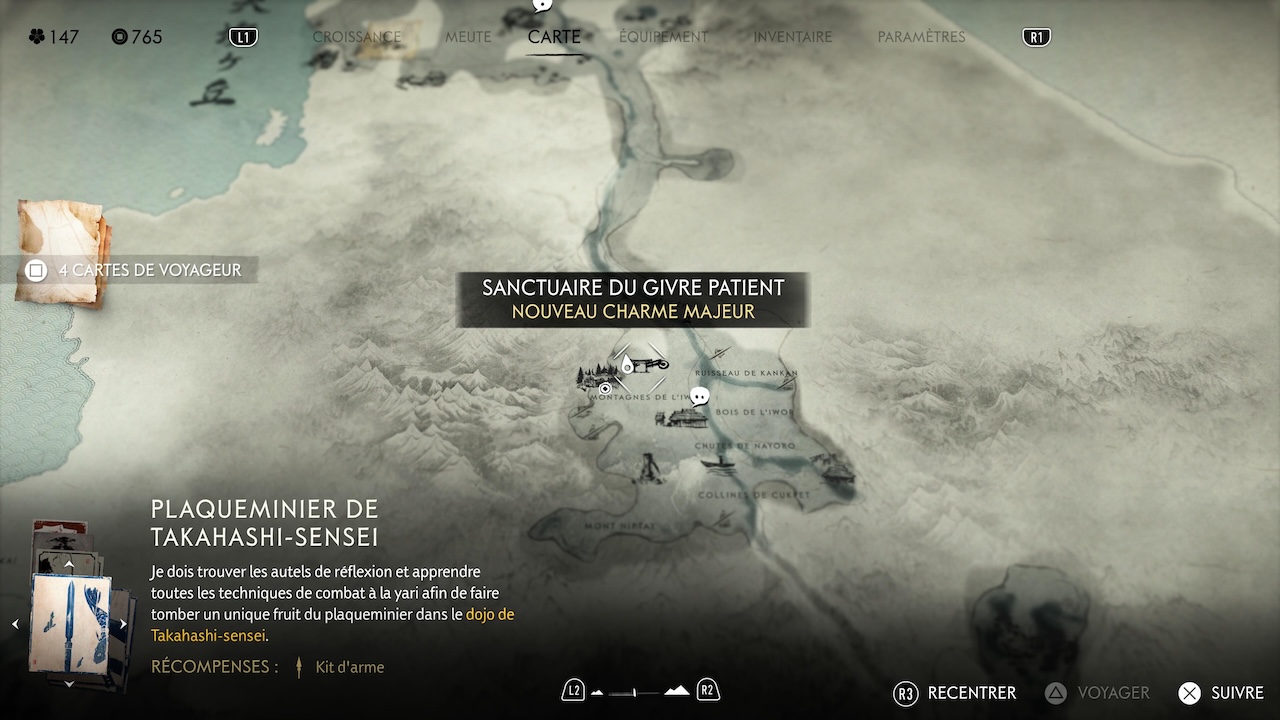
Task: Click the greyed-out Voyager option
Action: tap(1098, 693)
